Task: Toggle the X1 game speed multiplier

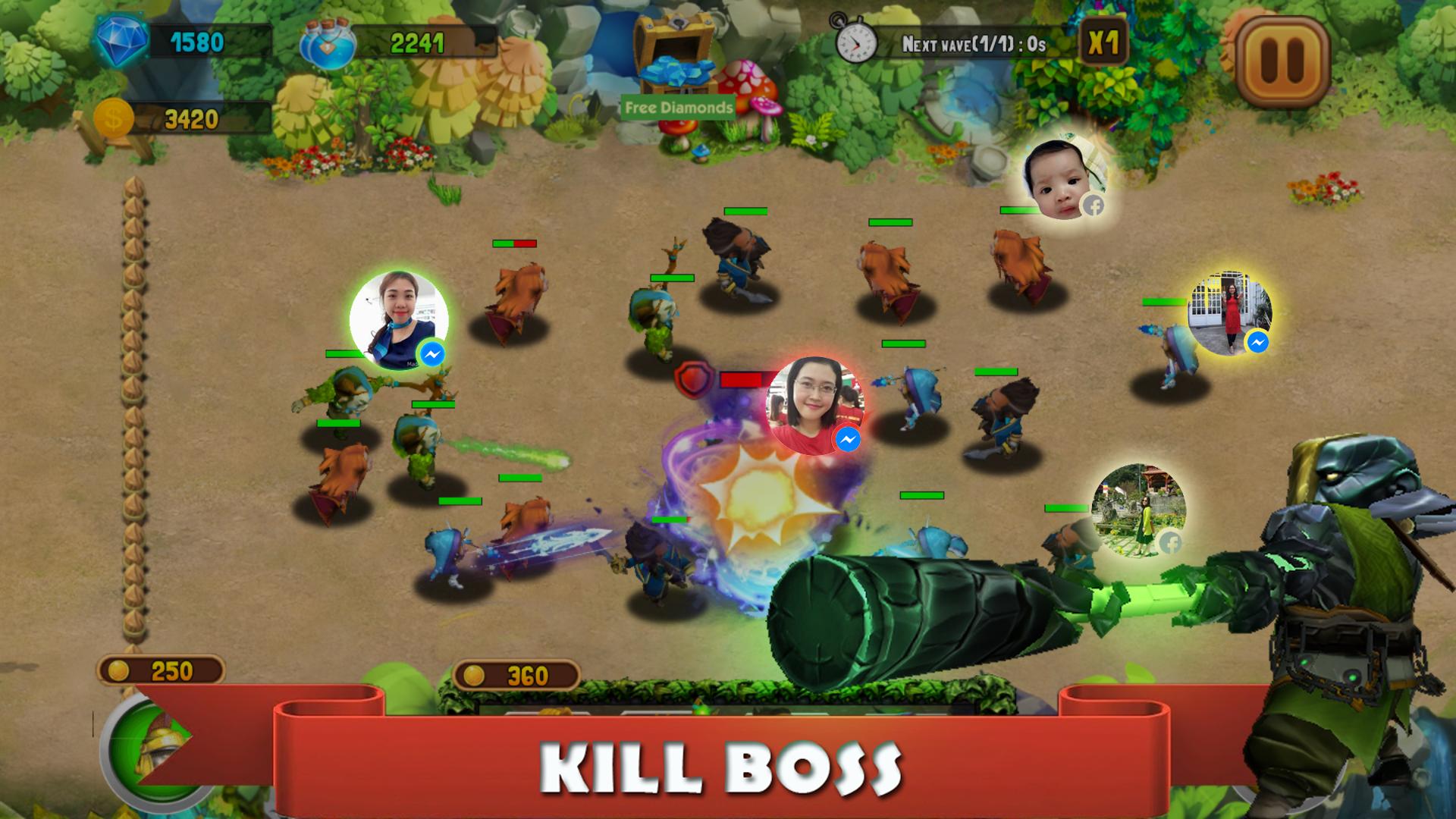Action: 1103,43
